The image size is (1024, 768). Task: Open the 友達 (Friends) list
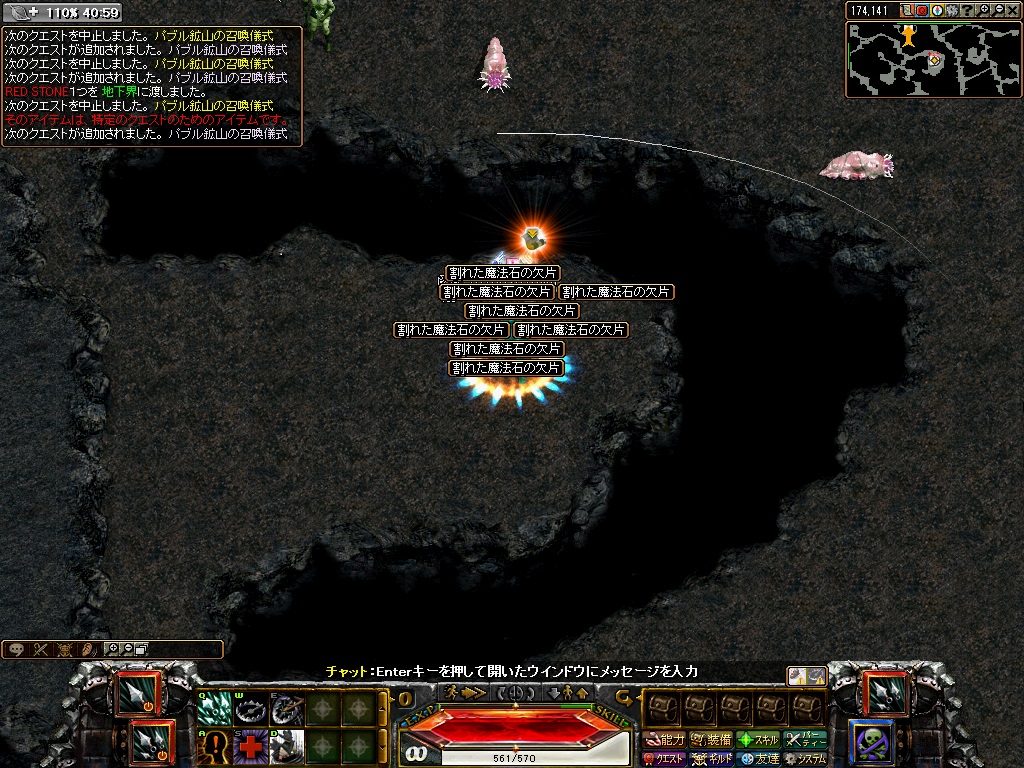coord(758,759)
